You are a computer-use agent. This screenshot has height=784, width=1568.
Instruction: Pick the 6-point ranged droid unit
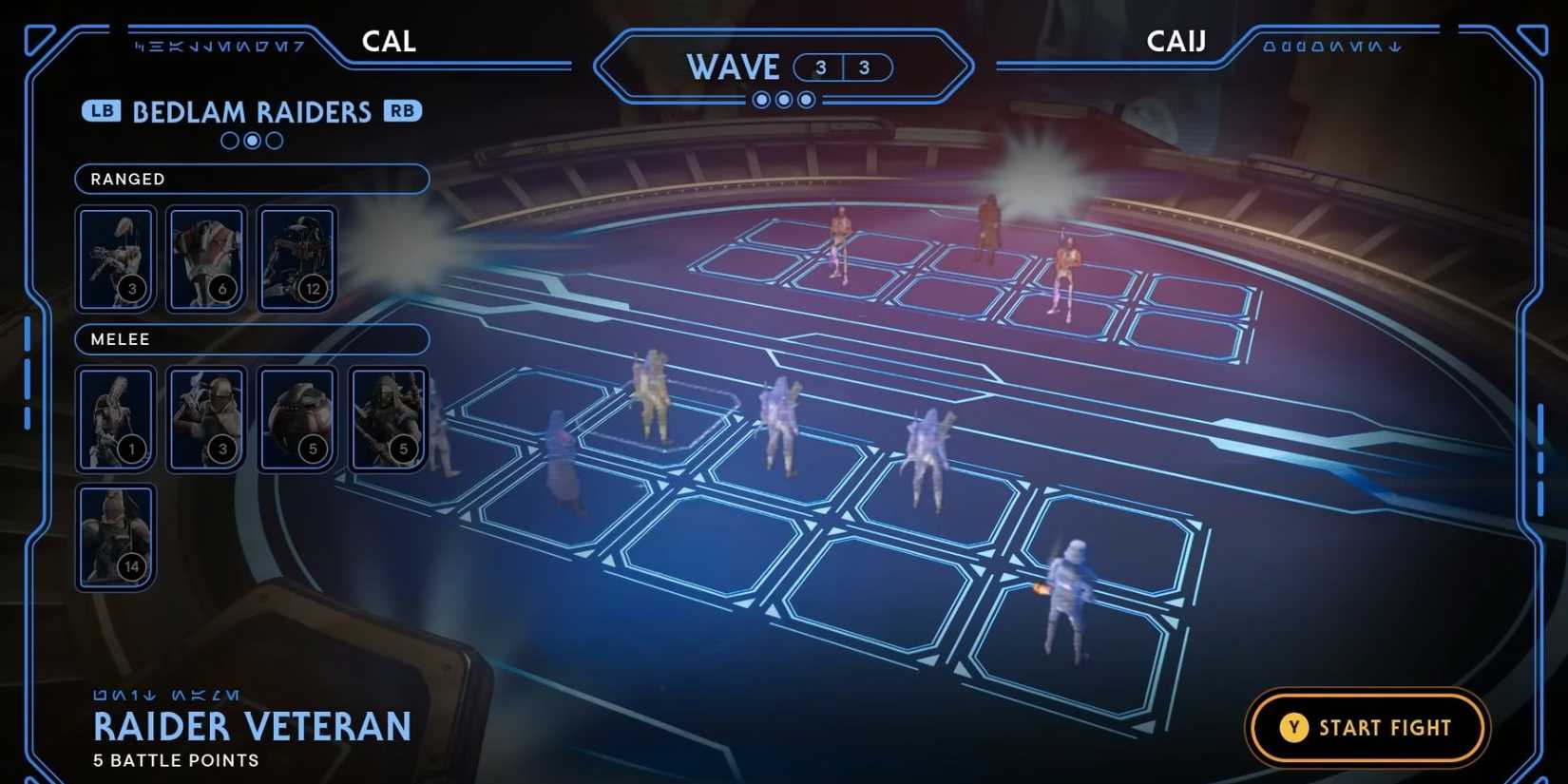(x=206, y=257)
